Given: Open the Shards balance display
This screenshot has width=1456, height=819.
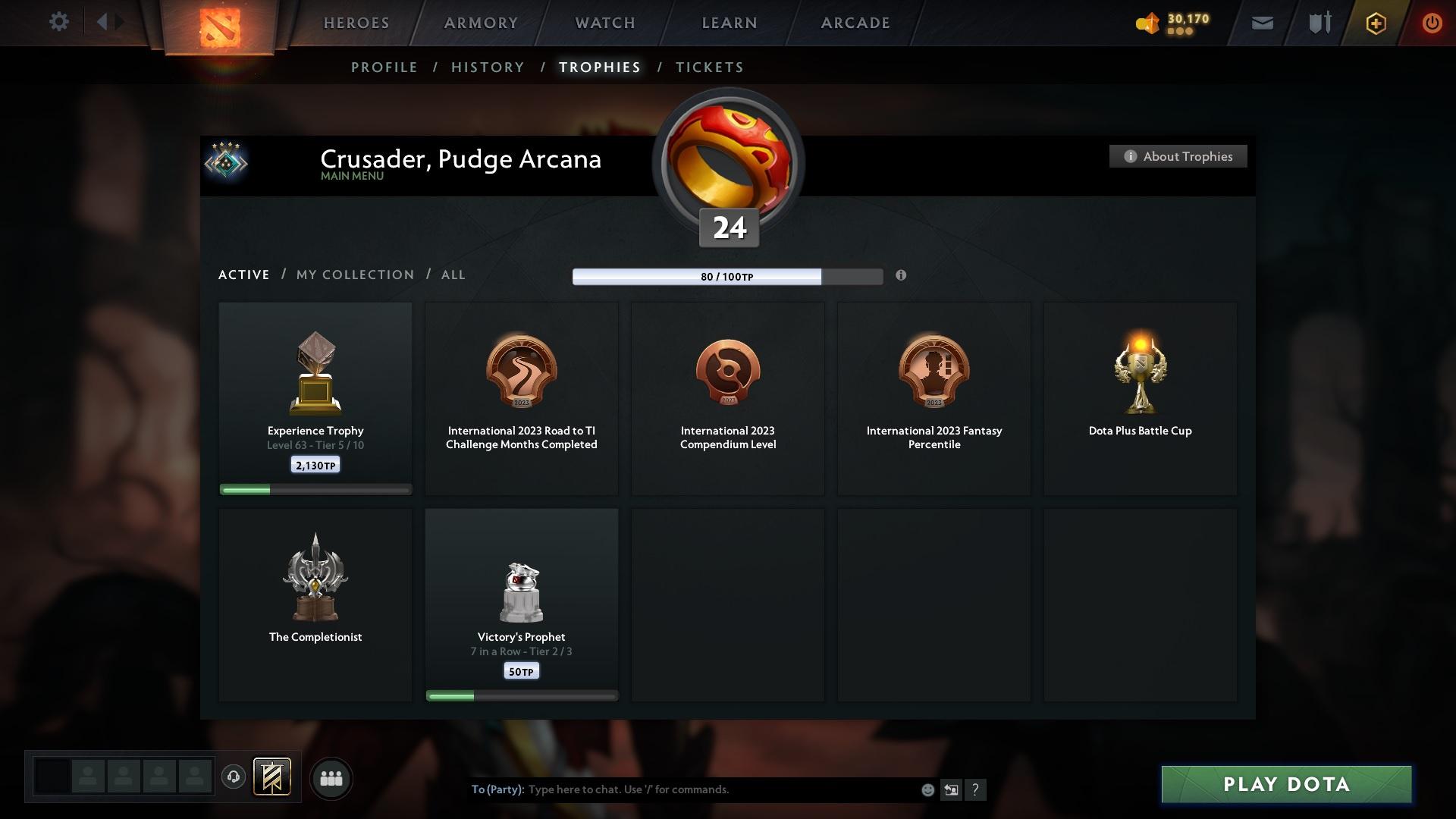Looking at the screenshot, I should point(1172,23).
